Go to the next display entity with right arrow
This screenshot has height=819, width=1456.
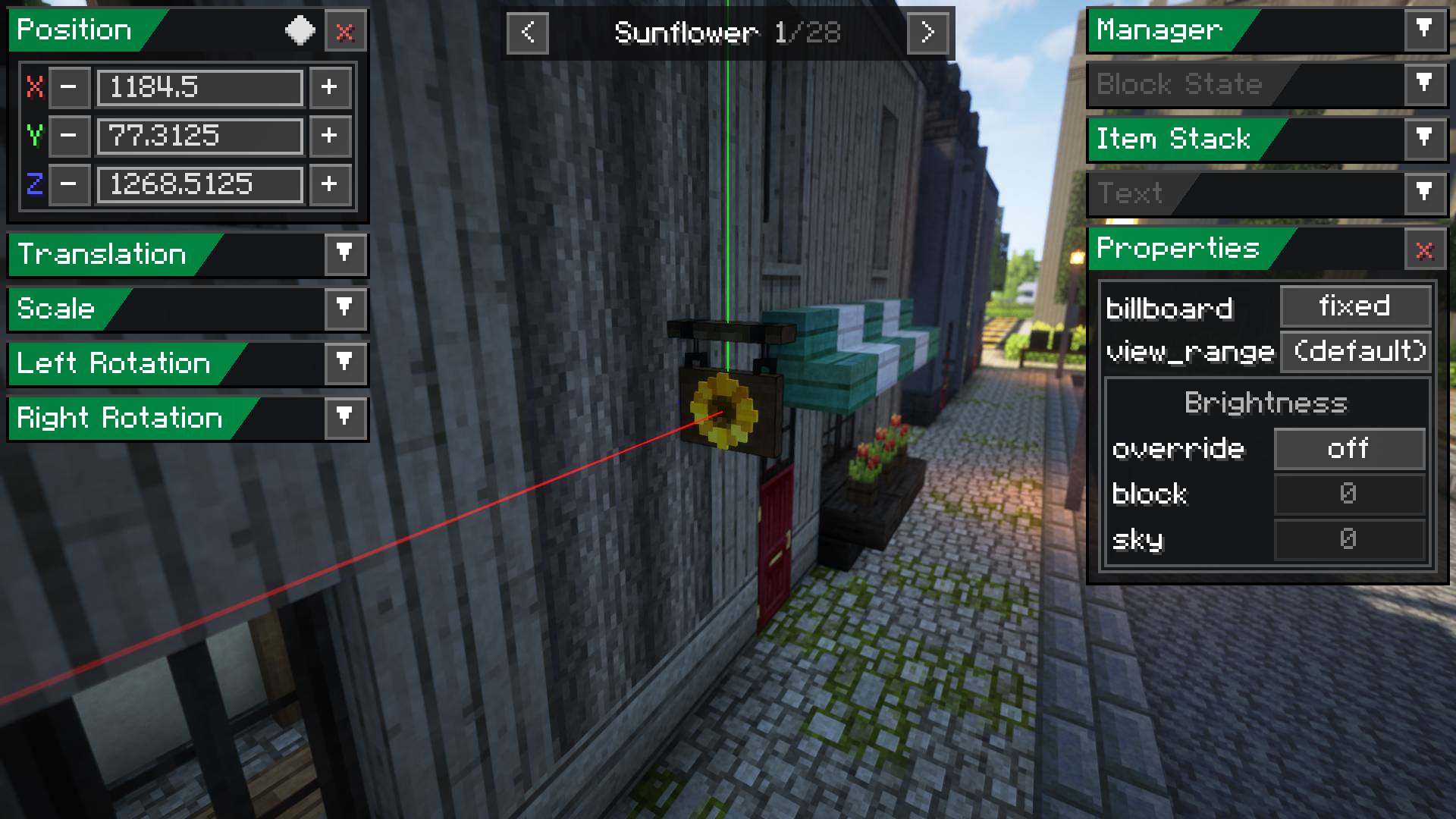[928, 33]
